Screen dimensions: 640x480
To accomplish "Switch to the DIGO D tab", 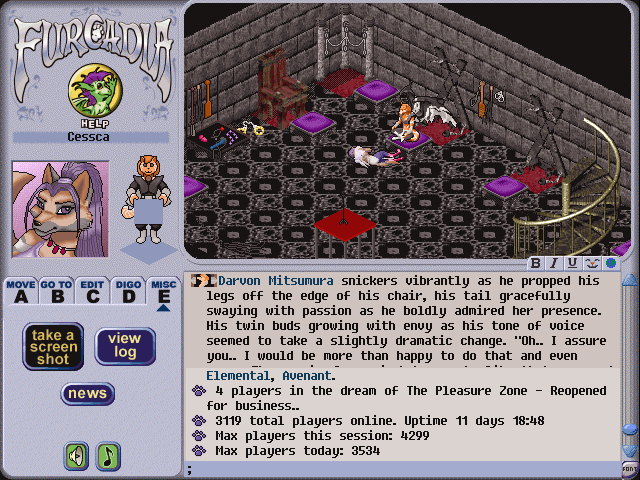I will coord(127,291).
